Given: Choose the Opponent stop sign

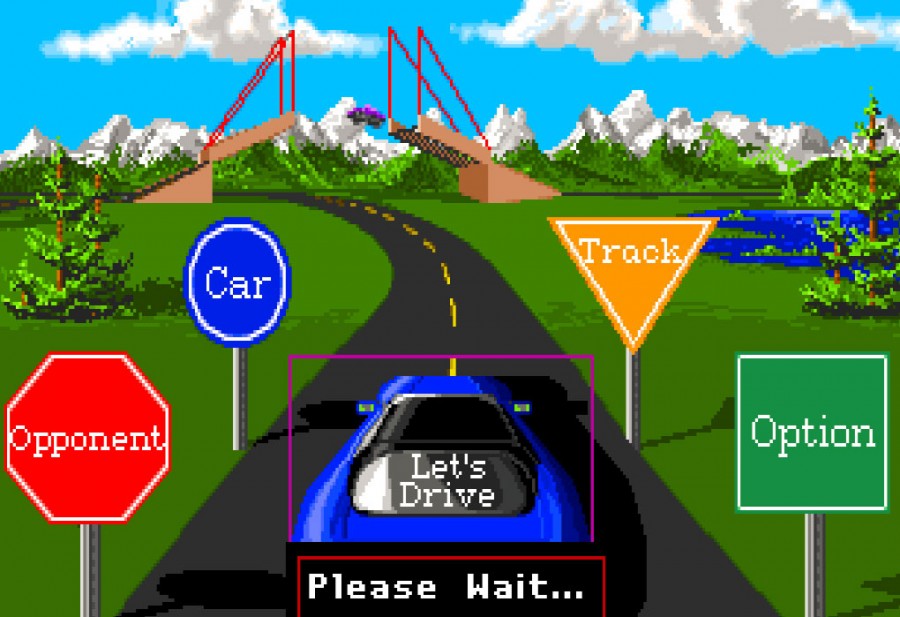Looking at the screenshot, I should [x=87, y=437].
